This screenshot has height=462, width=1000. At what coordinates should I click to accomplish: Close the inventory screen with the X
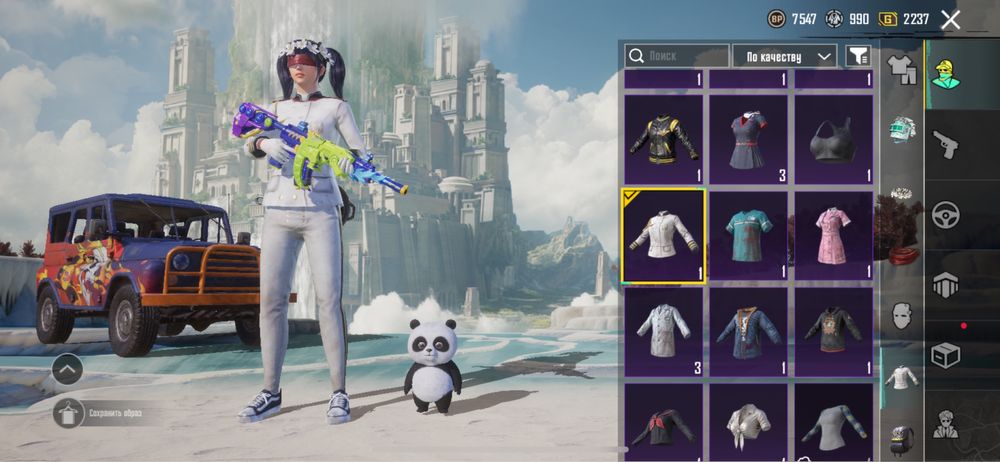coord(950,19)
